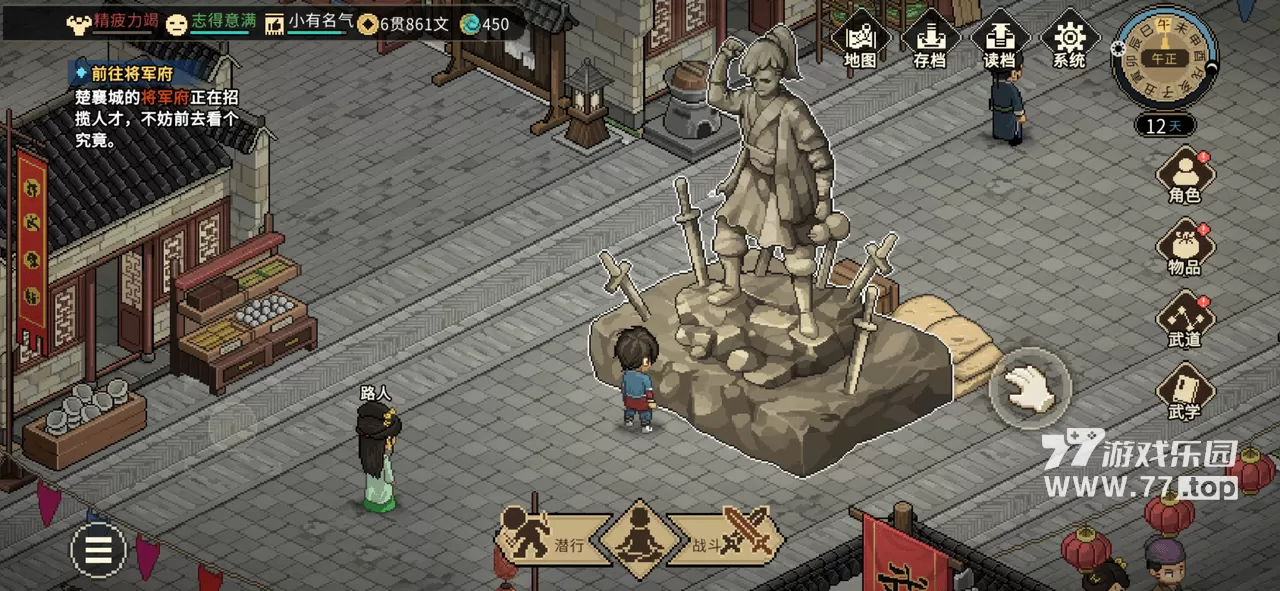Open the 物品 inventory bag
This screenshot has height=591, width=1280.
pyautogui.click(x=1184, y=247)
